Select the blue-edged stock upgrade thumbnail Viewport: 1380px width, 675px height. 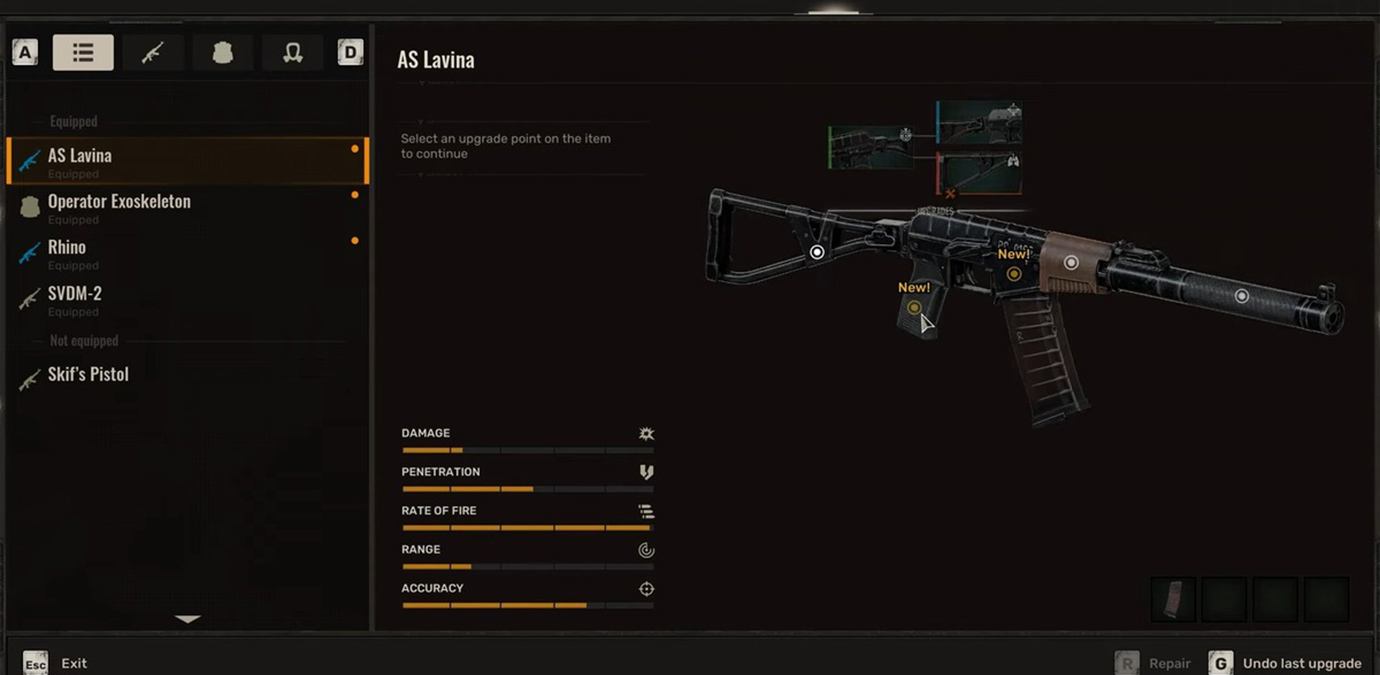point(979,123)
